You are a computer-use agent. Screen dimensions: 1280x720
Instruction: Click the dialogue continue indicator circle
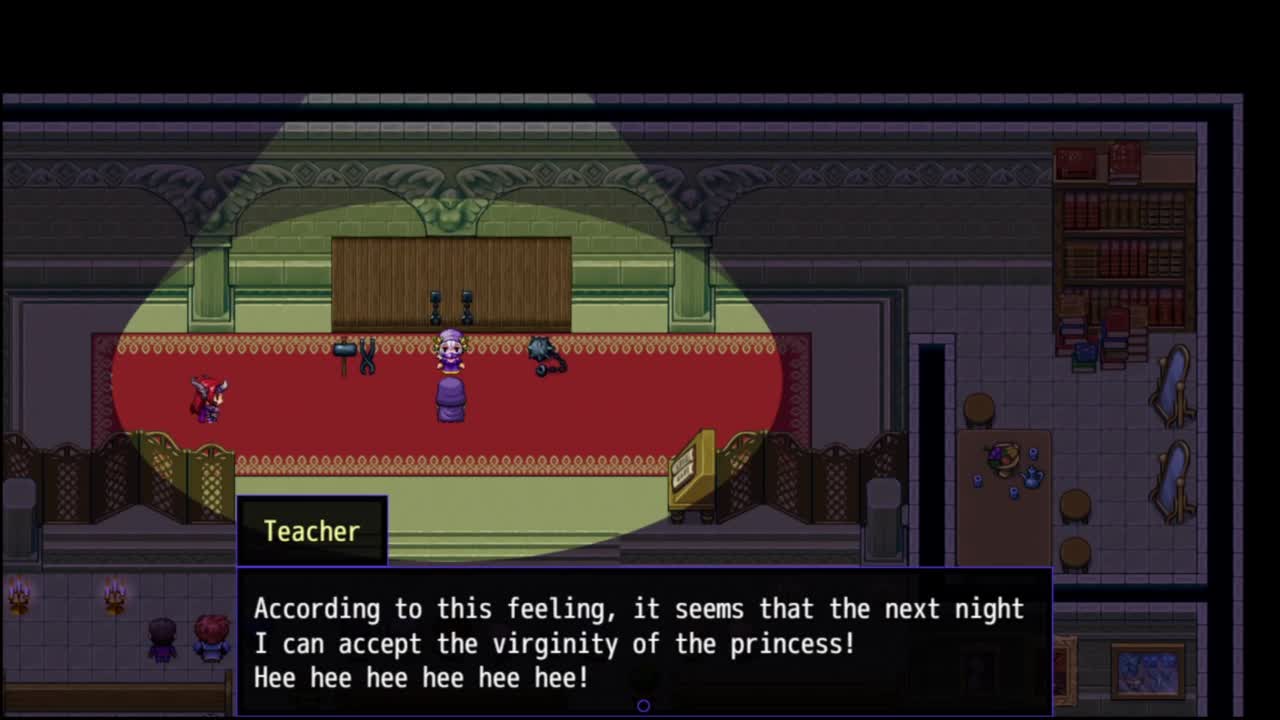(x=643, y=706)
